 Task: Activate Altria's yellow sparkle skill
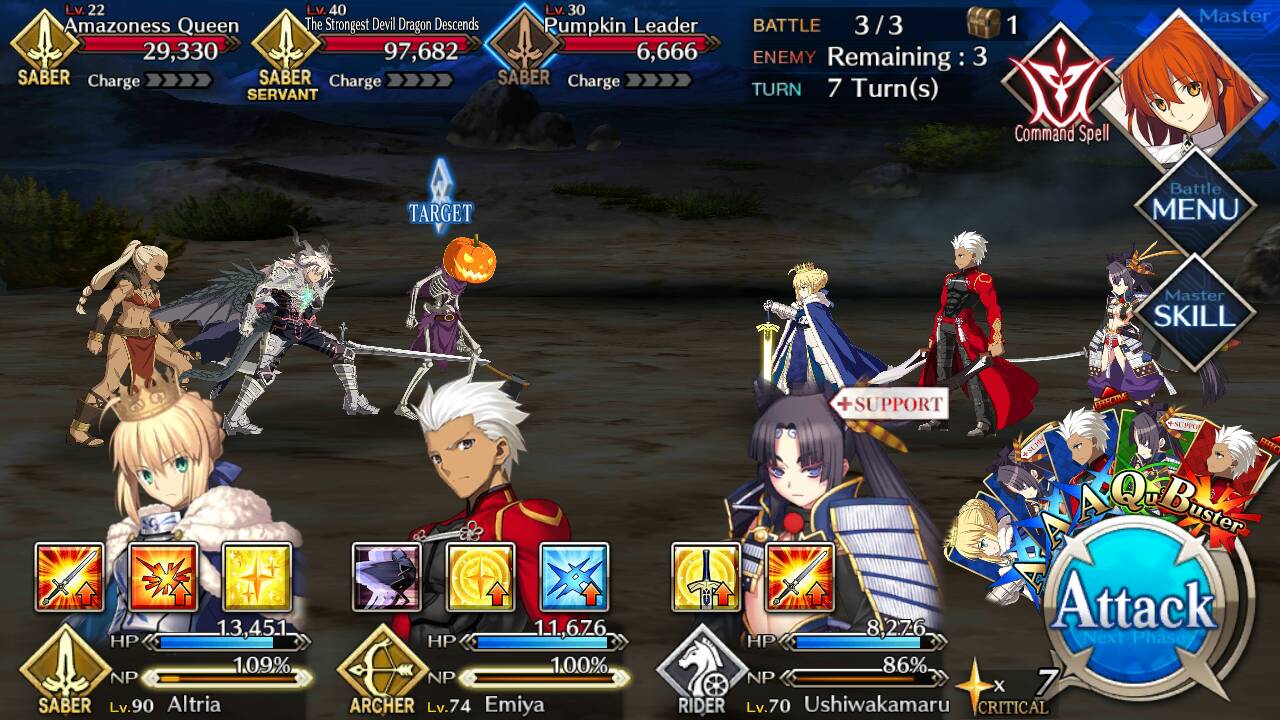(257, 577)
